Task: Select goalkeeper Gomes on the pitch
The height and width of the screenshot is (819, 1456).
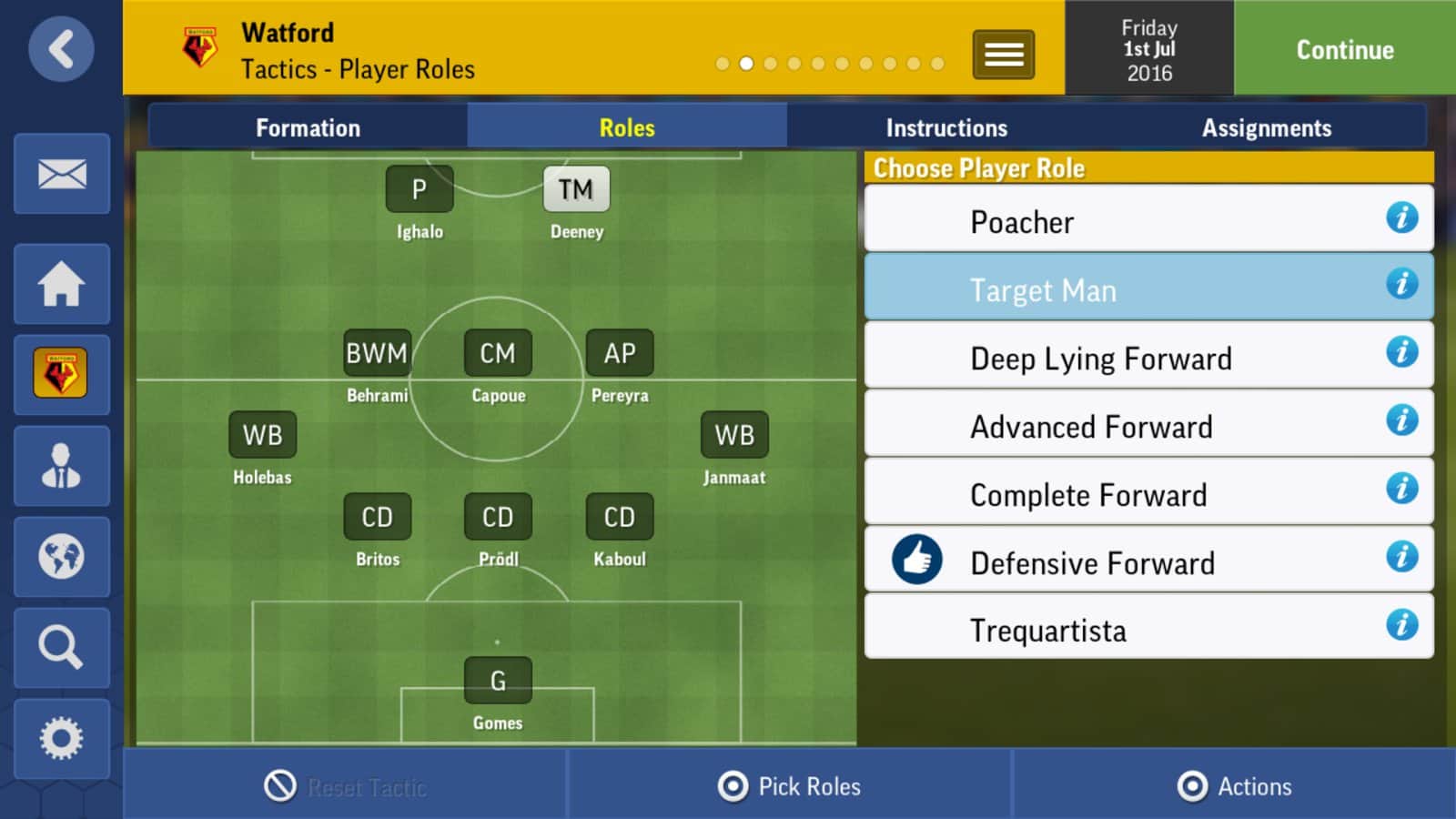Action: pos(497,681)
